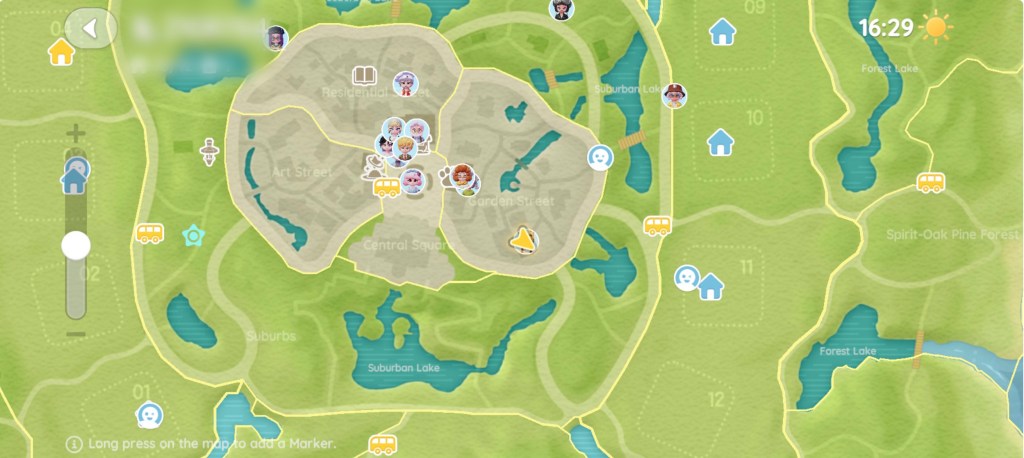
Task: Select the paw print marker
Action: click(445, 179)
